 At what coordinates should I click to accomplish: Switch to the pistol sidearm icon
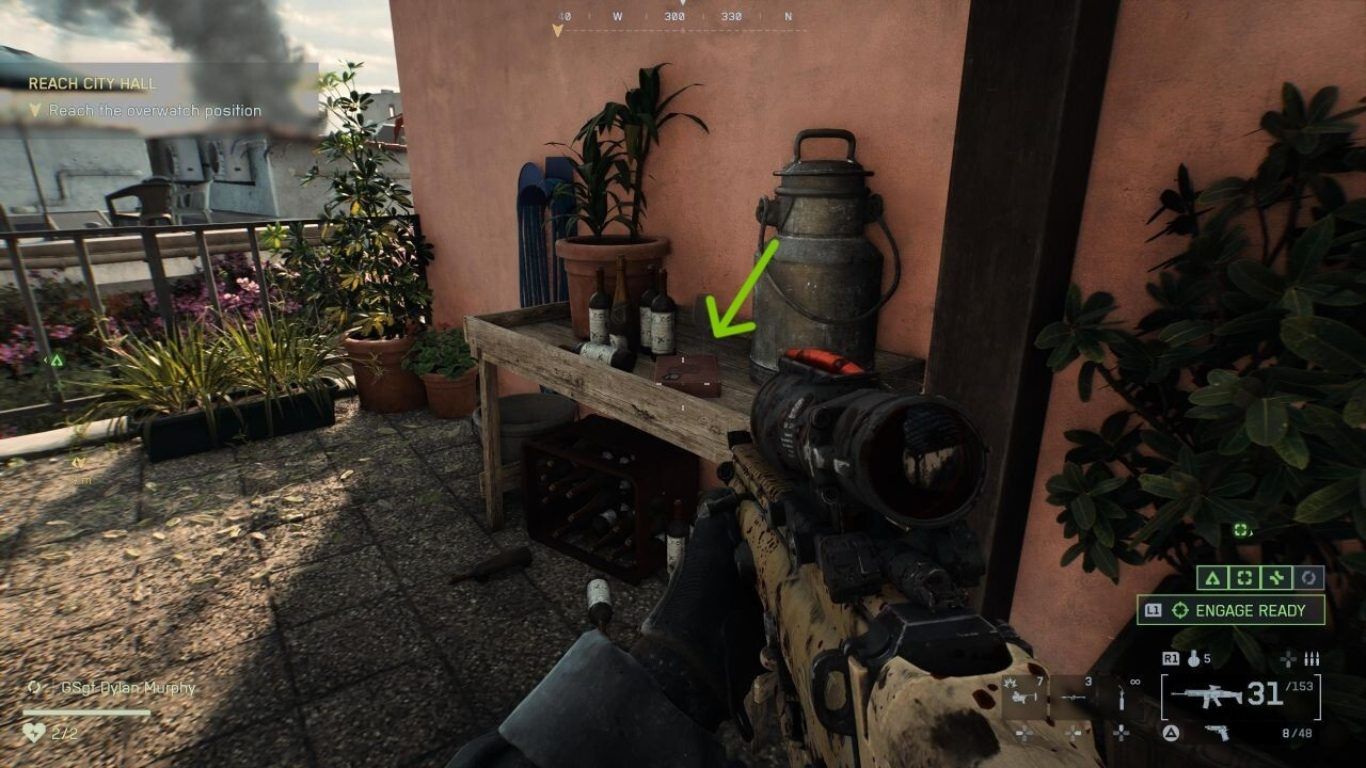[1218, 733]
